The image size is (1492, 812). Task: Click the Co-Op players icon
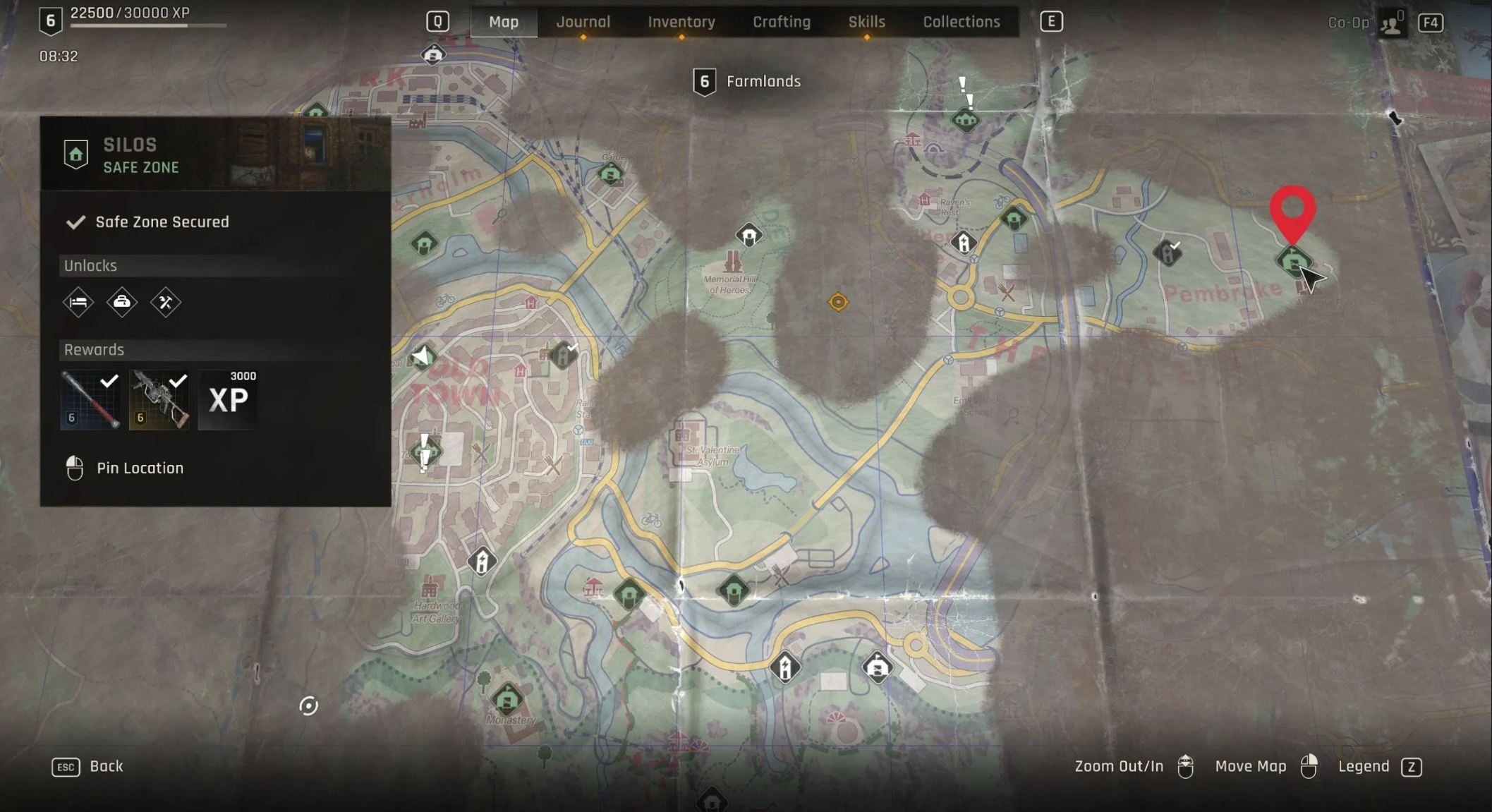(1391, 23)
